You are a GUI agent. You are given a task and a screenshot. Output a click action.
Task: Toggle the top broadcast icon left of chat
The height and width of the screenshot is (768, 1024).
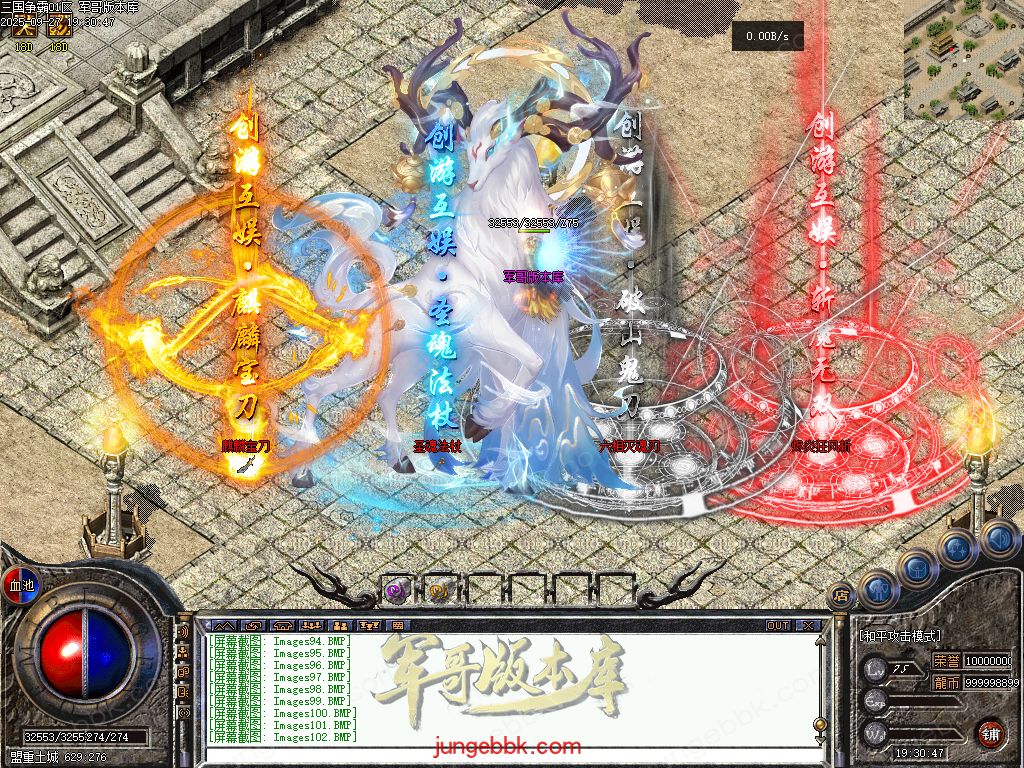click(x=184, y=633)
